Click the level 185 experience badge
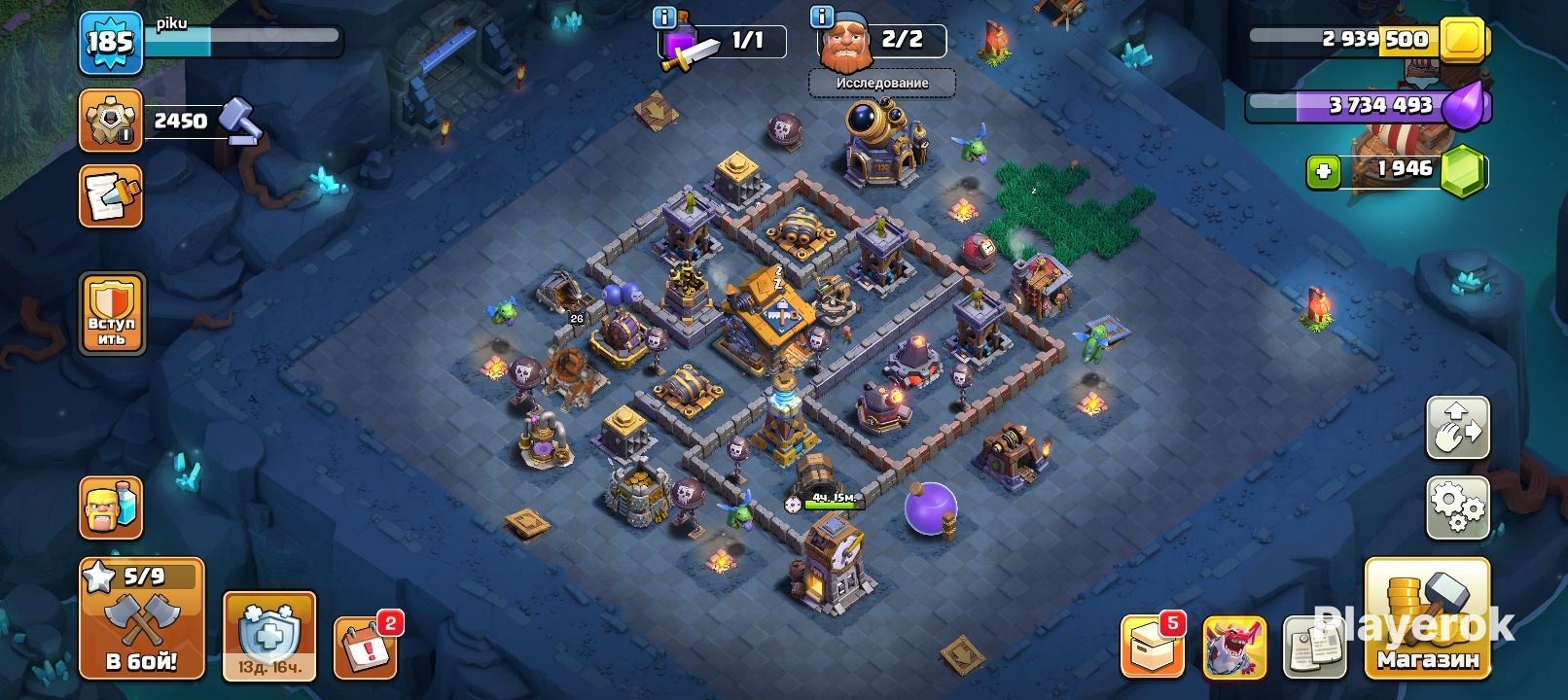 coord(110,43)
